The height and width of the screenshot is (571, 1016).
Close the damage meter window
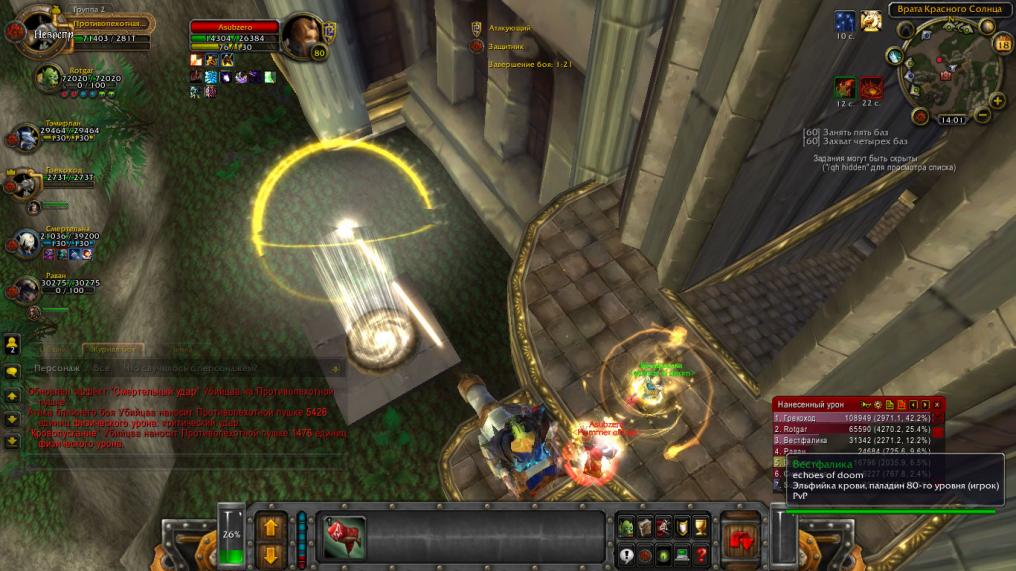pyautogui.click(x=938, y=404)
